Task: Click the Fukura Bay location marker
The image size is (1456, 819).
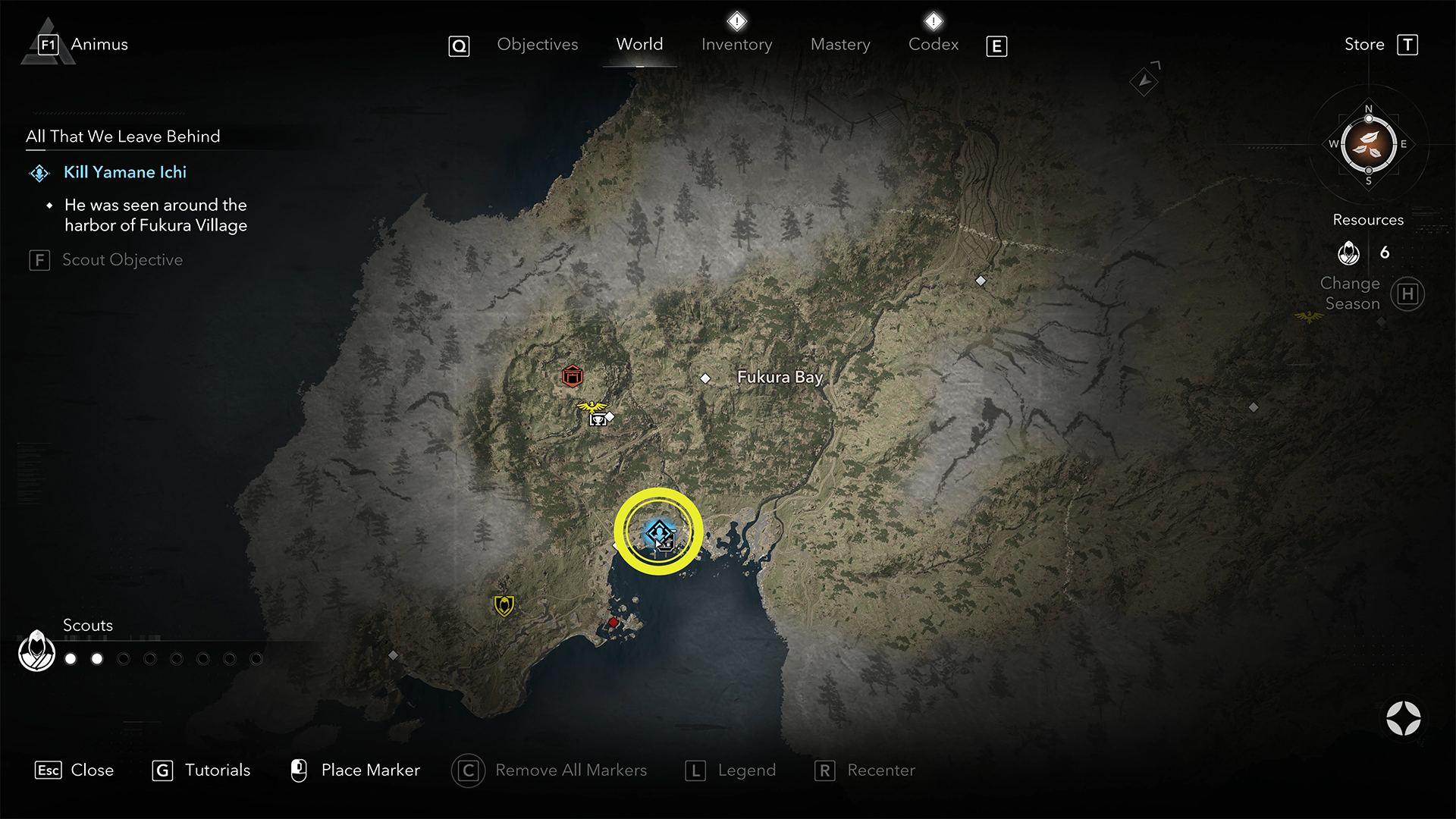Action: pyautogui.click(x=705, y=378)
